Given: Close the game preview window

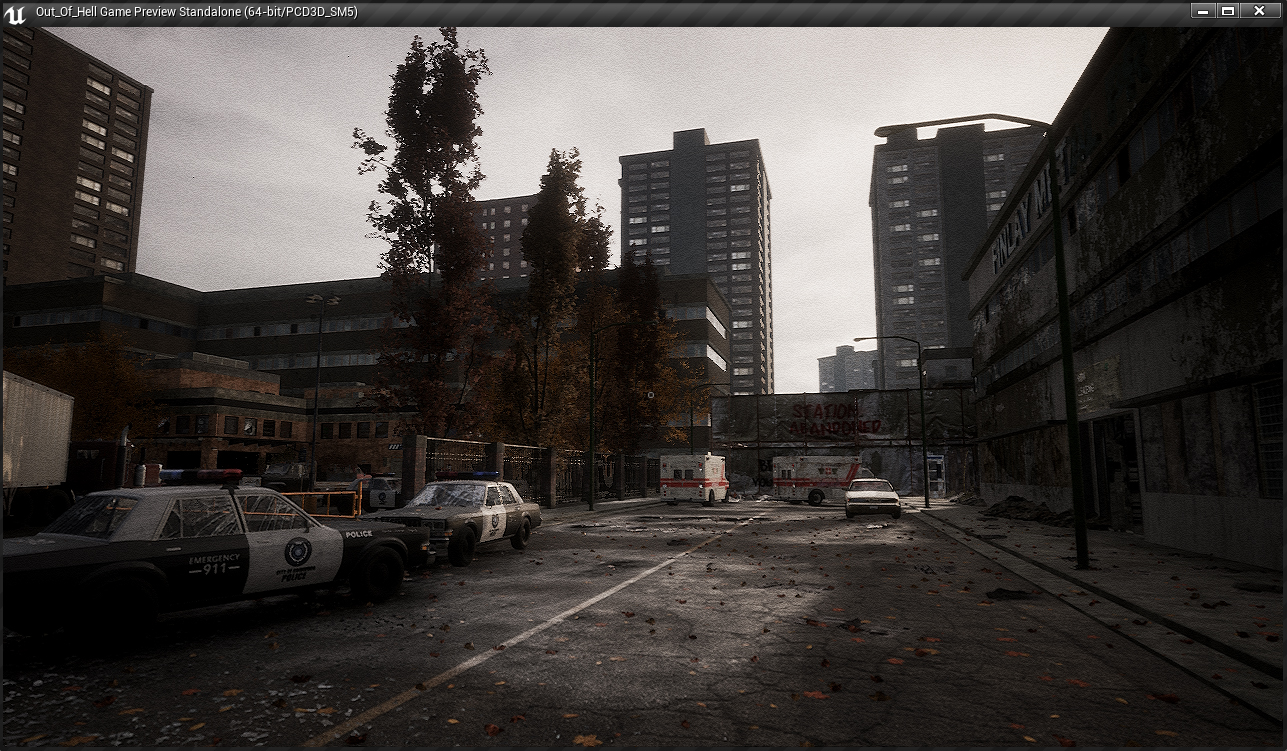Looking at the screenshot, I should click(x=1260, y=11).
